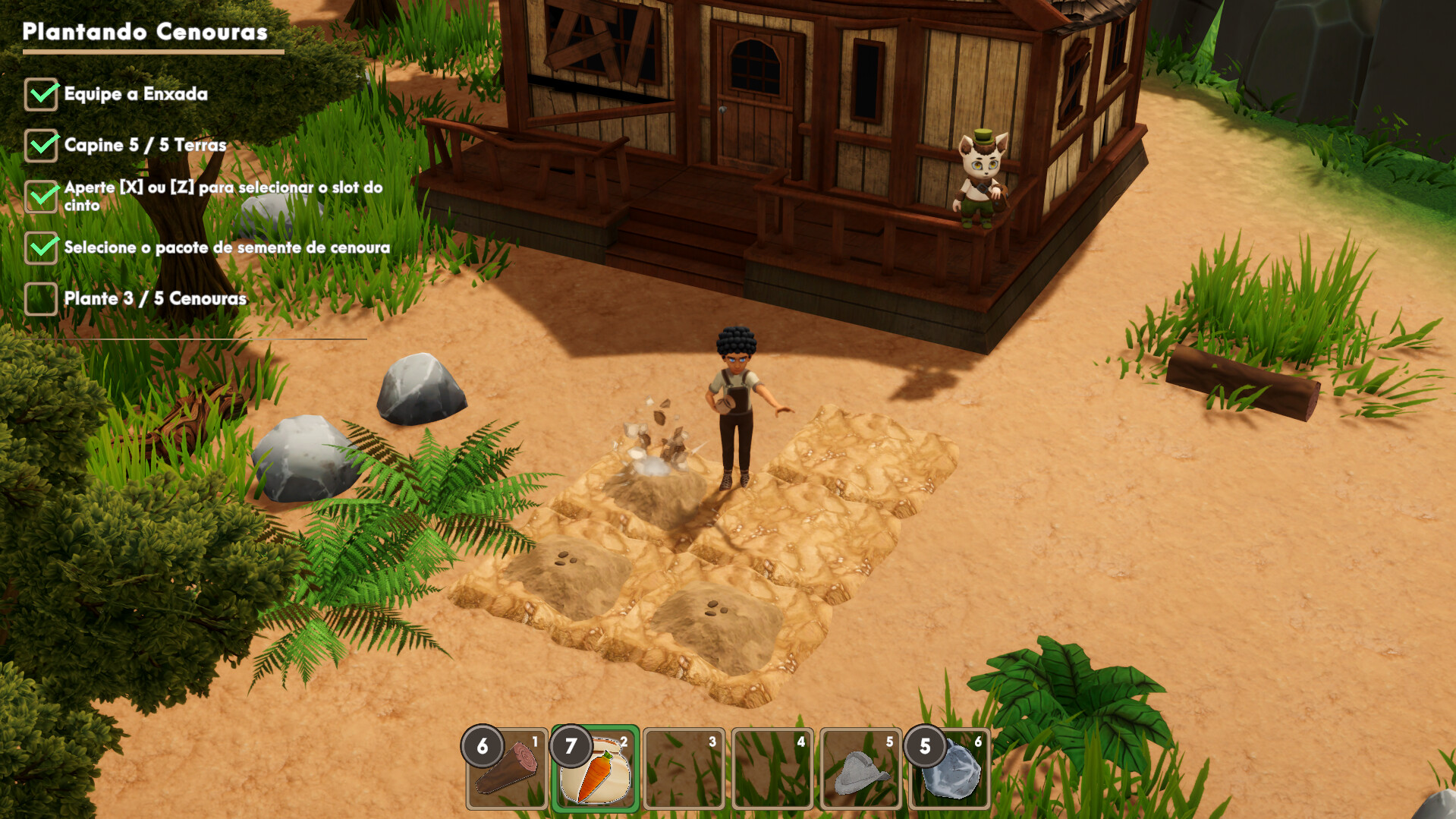This screenshot has width=1456, height=819.
Task: Click the "Plante 3 / 5 Cenouras" objective
Action: [155, 298]
